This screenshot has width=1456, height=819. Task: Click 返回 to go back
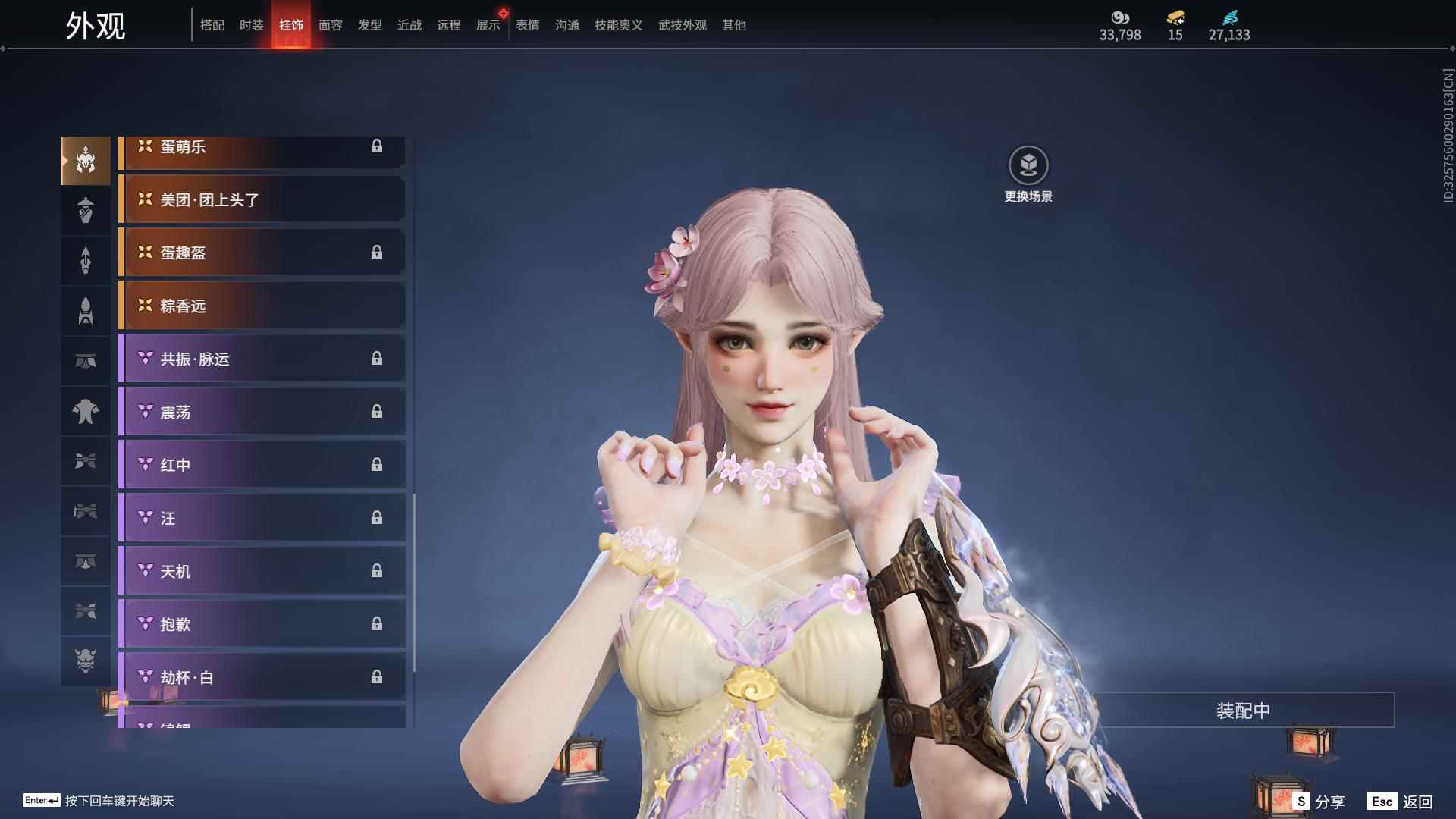pos(1401,802)
